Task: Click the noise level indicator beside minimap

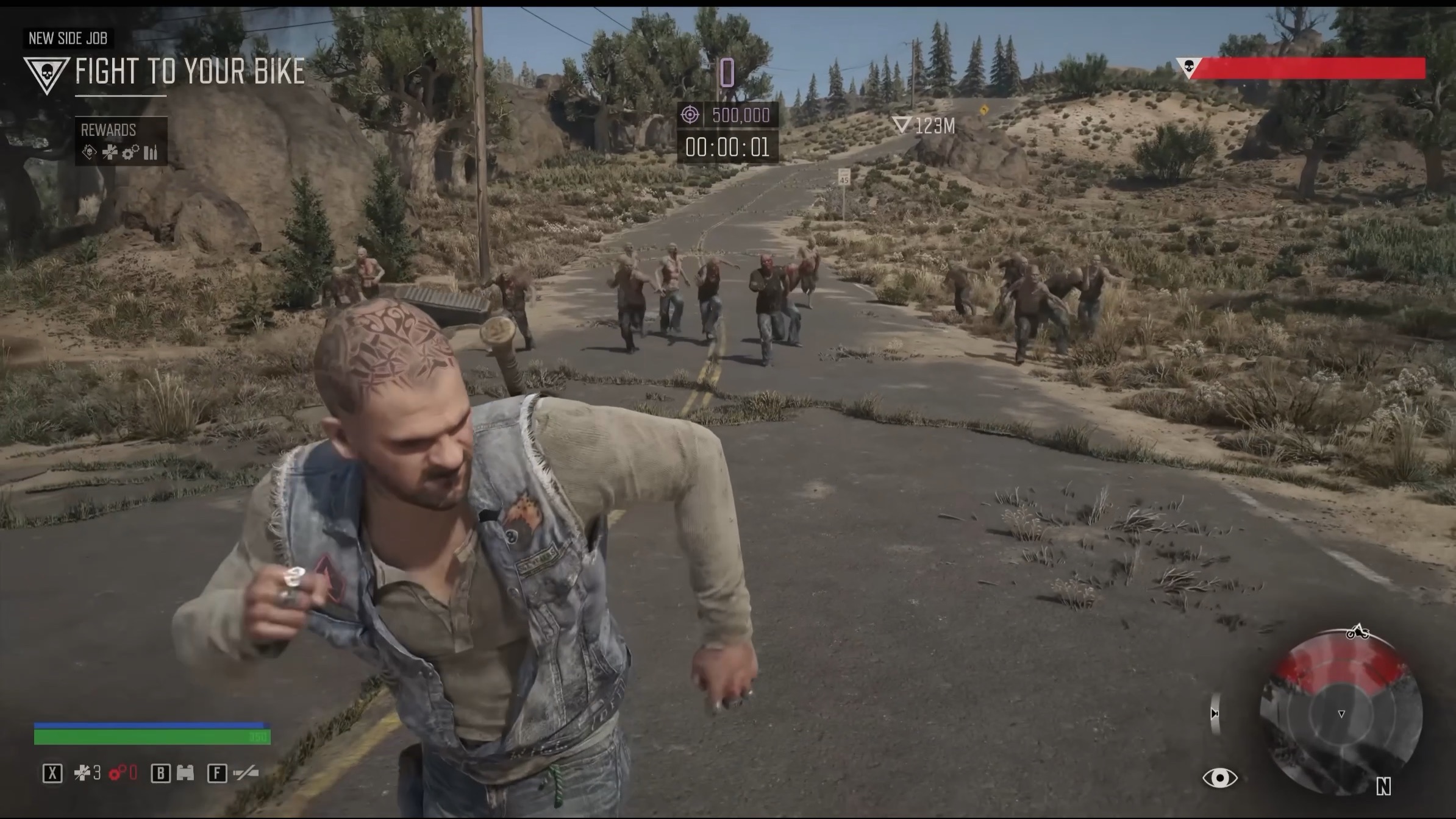Action: (1215, 714)
